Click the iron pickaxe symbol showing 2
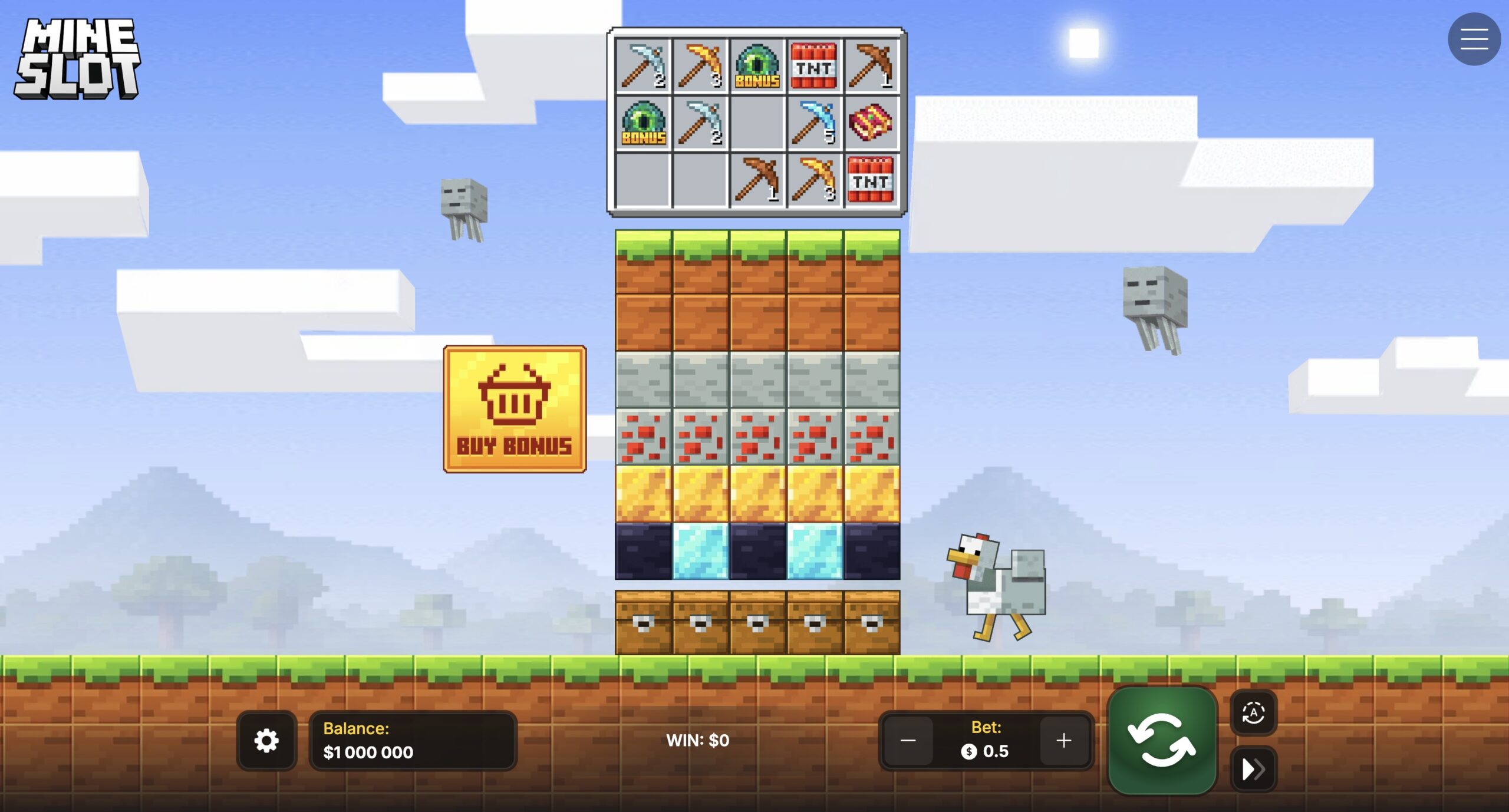1509x812 pixels. (643, 67)
